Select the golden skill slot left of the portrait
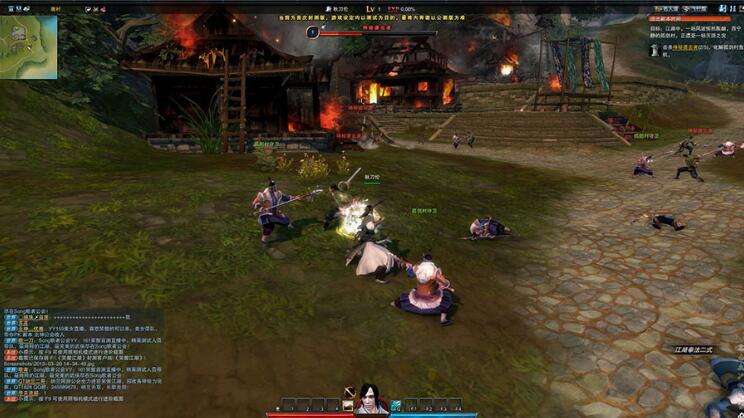Screen dimensions: 744x418 coord(349,405)
